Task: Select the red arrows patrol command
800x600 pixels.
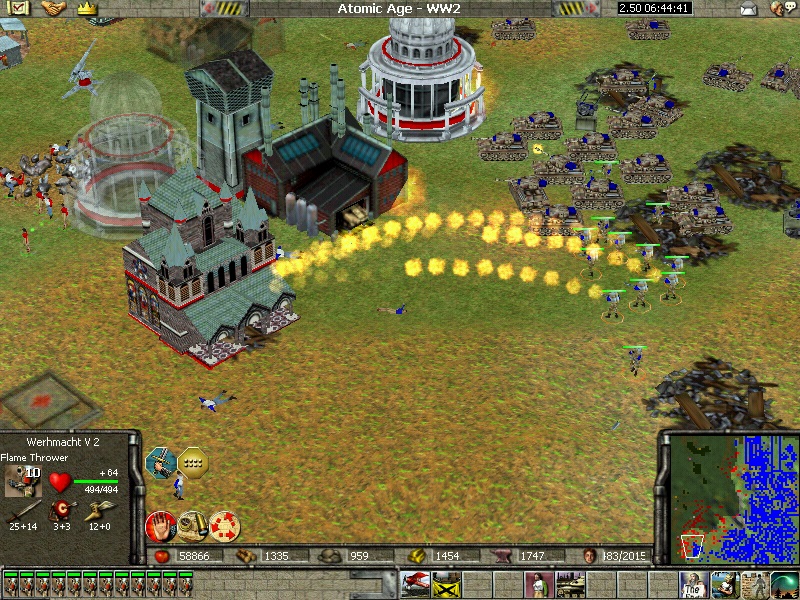Action: 224,524
